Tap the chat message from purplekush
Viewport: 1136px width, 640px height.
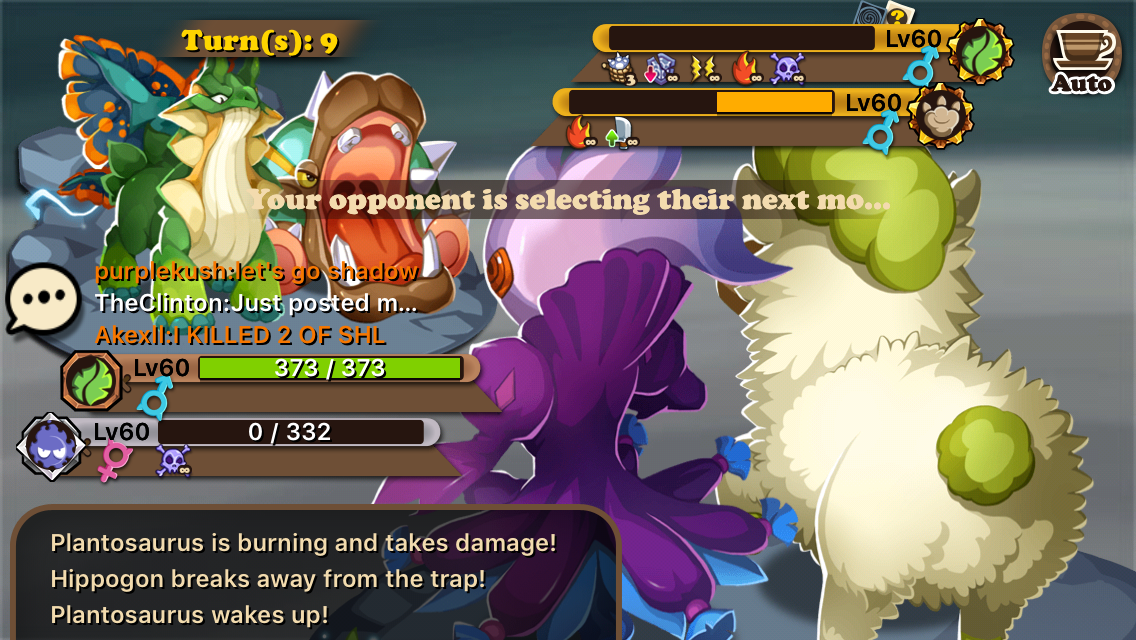coord(256,271)
